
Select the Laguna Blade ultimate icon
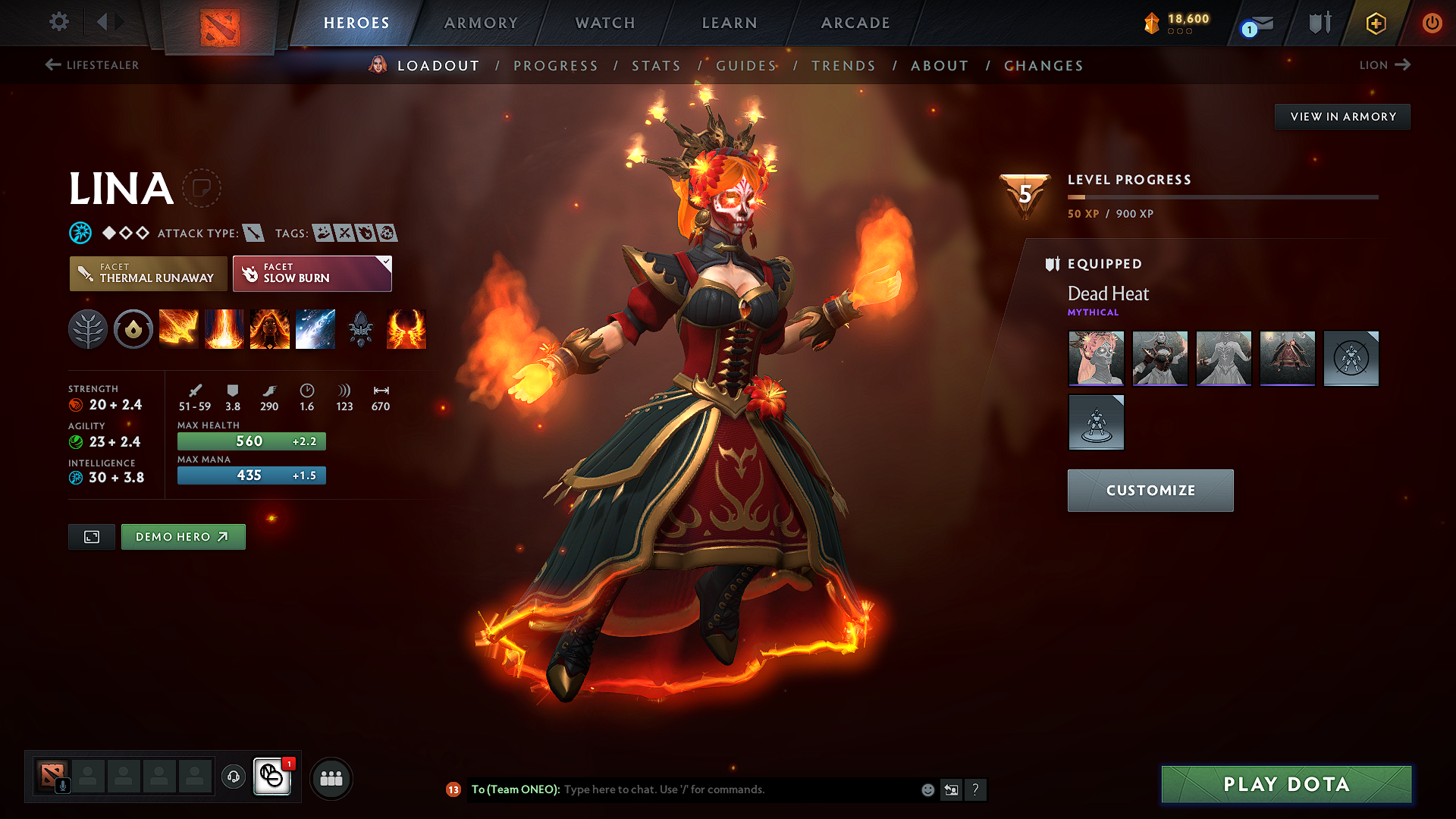pos(315,329)
